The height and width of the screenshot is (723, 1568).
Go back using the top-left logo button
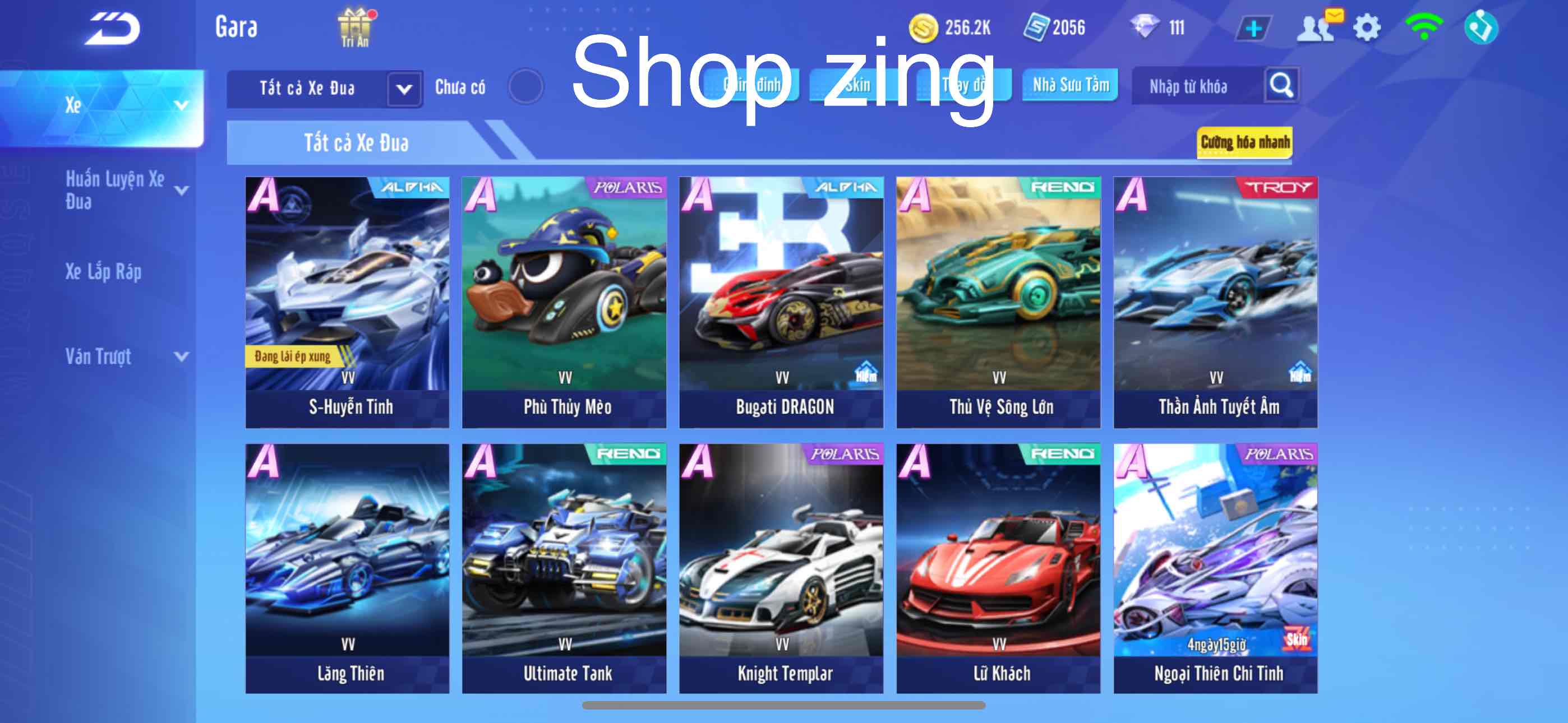(113, 29)
